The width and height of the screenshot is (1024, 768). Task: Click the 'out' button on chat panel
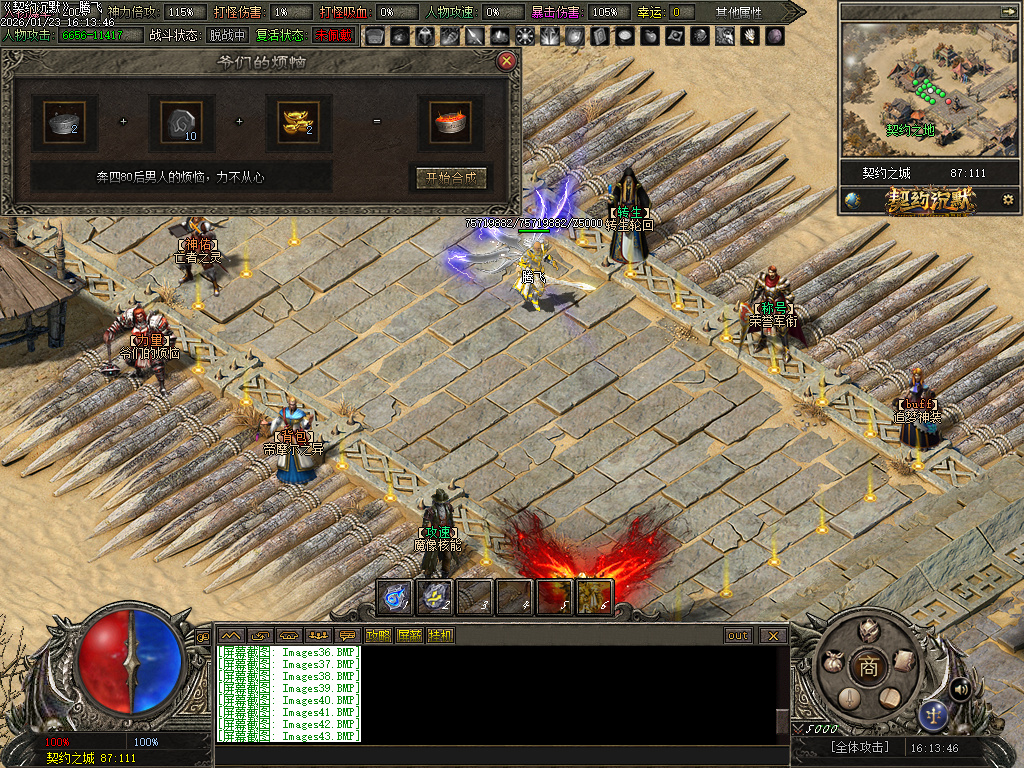click(x=738, y=635)
